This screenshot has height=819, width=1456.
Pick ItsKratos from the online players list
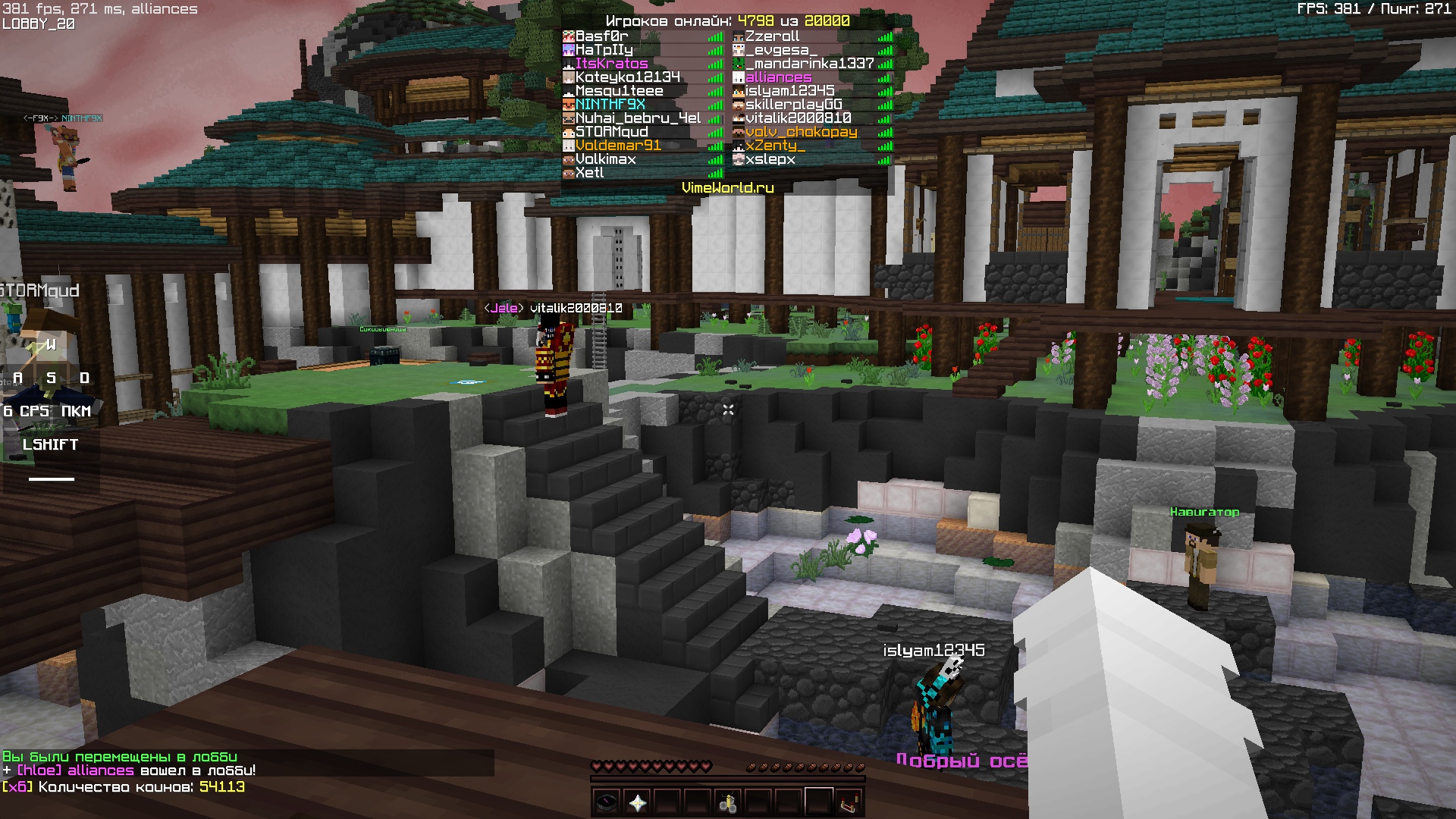tap(611, 64)
